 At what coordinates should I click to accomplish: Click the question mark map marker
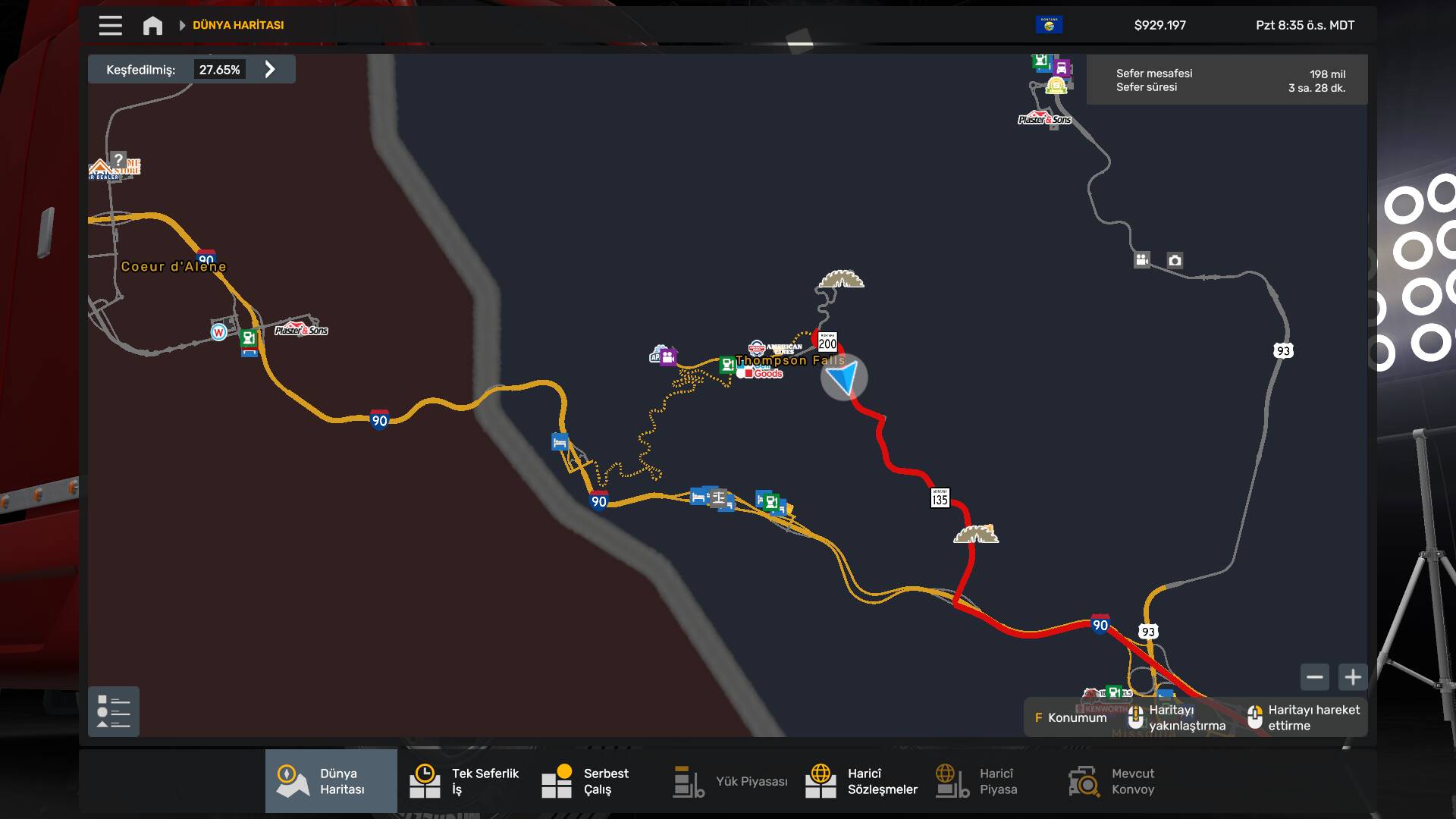pos(118,160)
